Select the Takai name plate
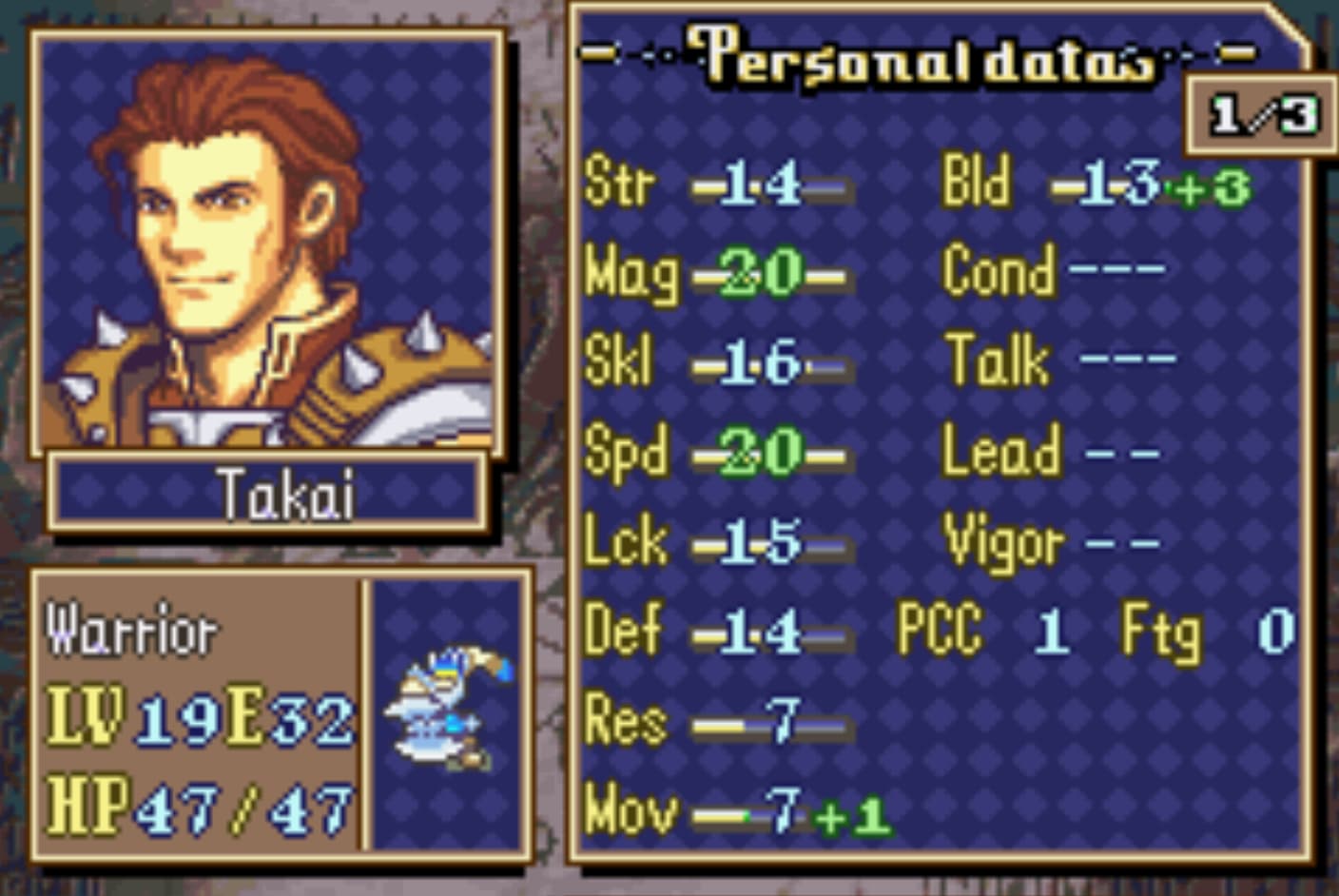The image size is (1339, 896). (x=270, y=492)
